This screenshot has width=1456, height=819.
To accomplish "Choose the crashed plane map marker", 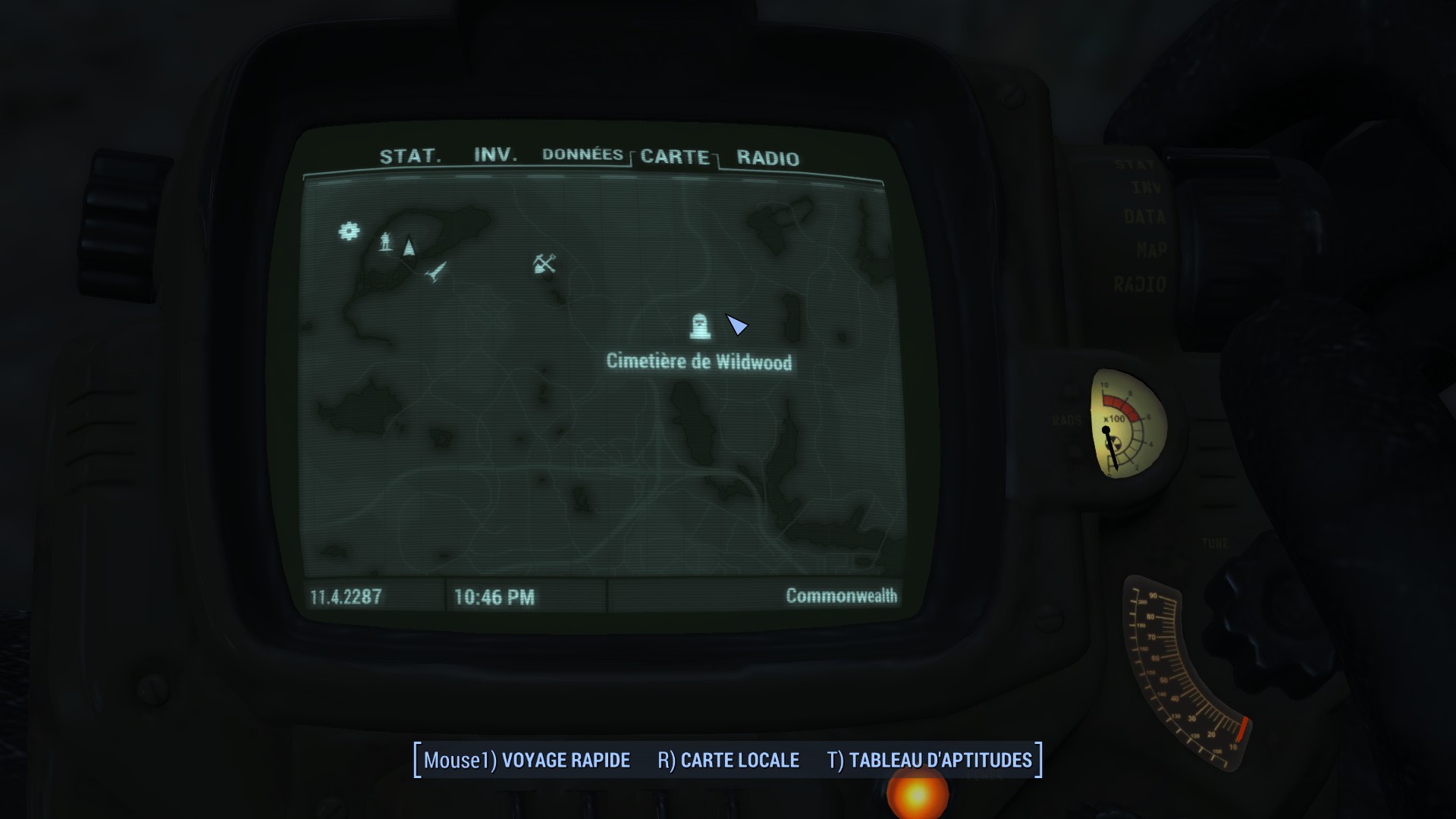I will (x=436, y=271).
